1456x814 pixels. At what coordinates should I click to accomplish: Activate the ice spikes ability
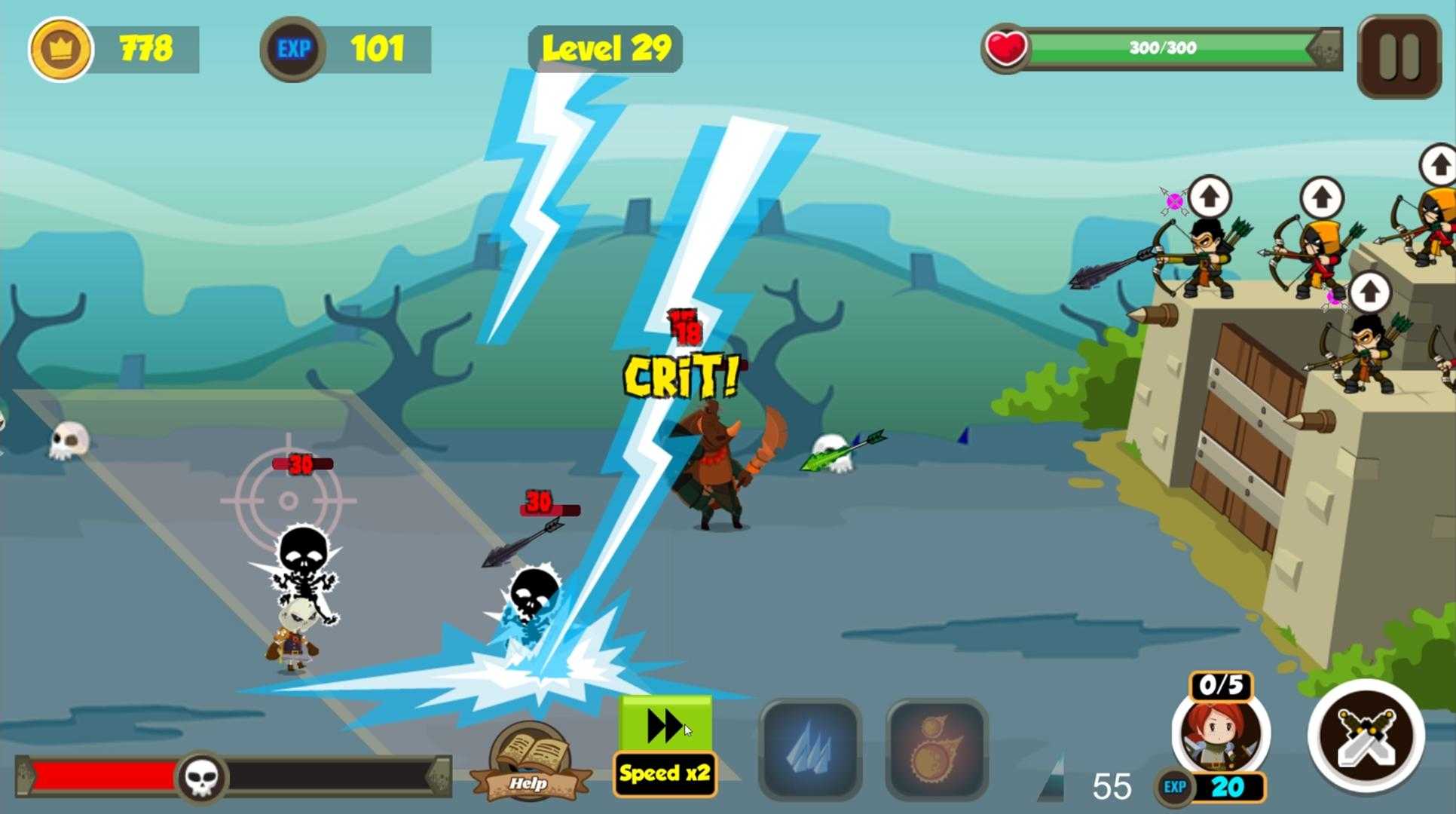click(810, 748)
